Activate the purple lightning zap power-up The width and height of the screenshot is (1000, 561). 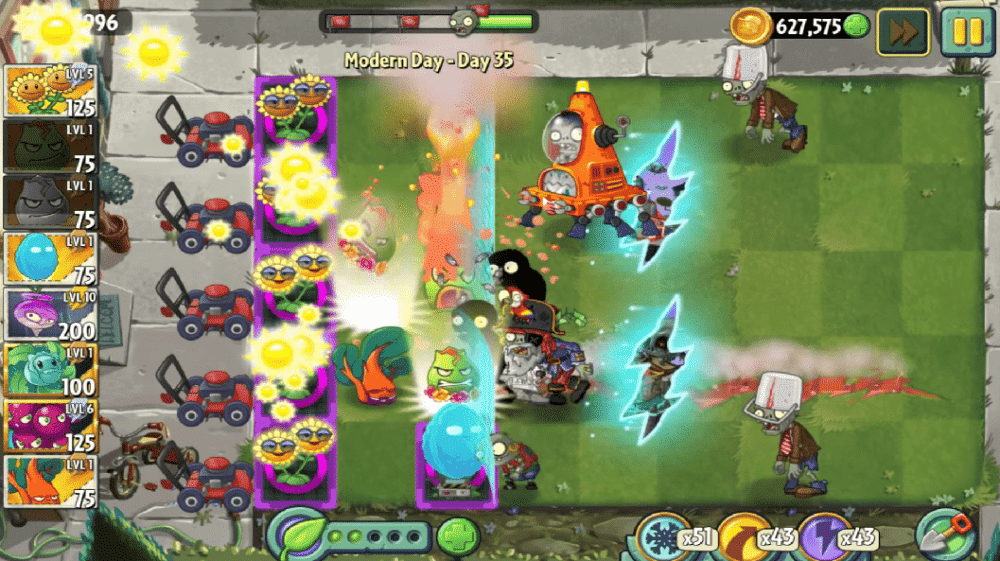click(825, 537)
